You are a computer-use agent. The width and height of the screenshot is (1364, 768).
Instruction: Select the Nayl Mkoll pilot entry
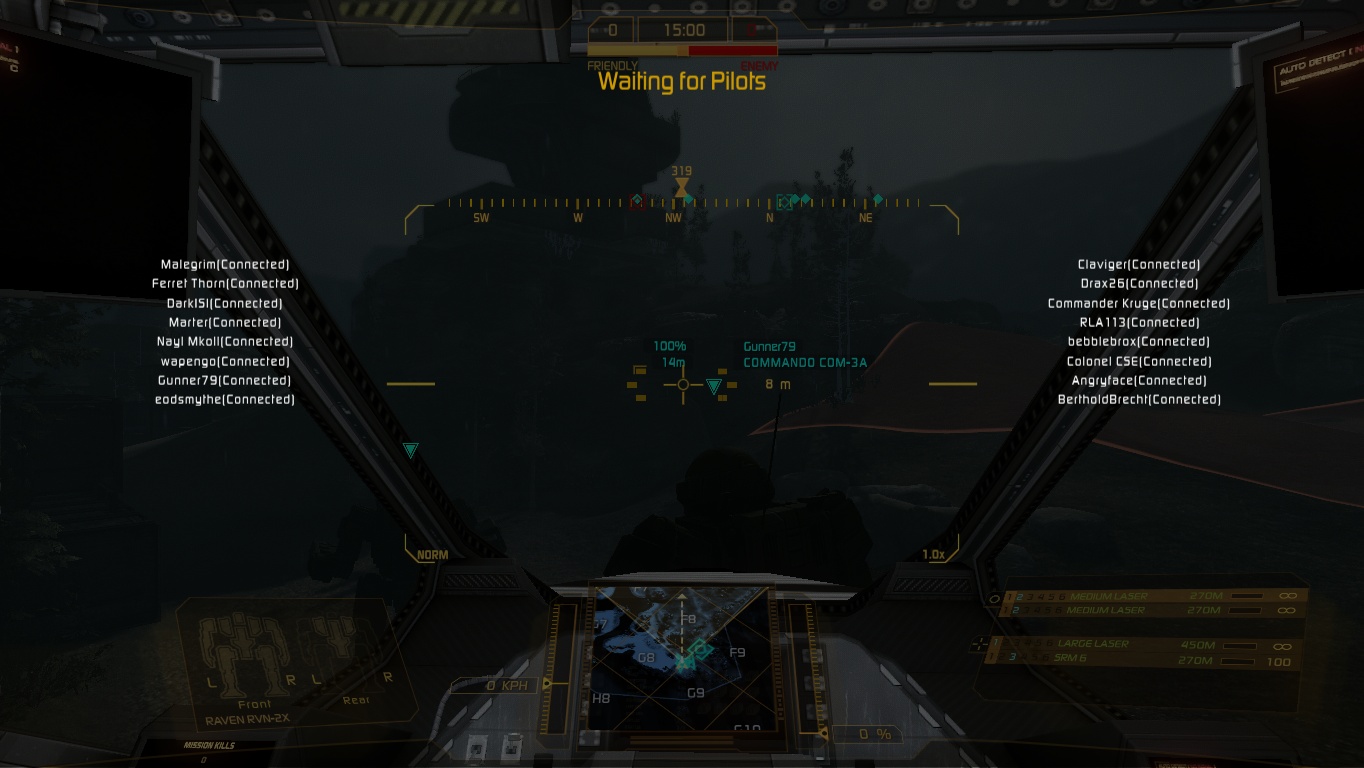point(225,342)
